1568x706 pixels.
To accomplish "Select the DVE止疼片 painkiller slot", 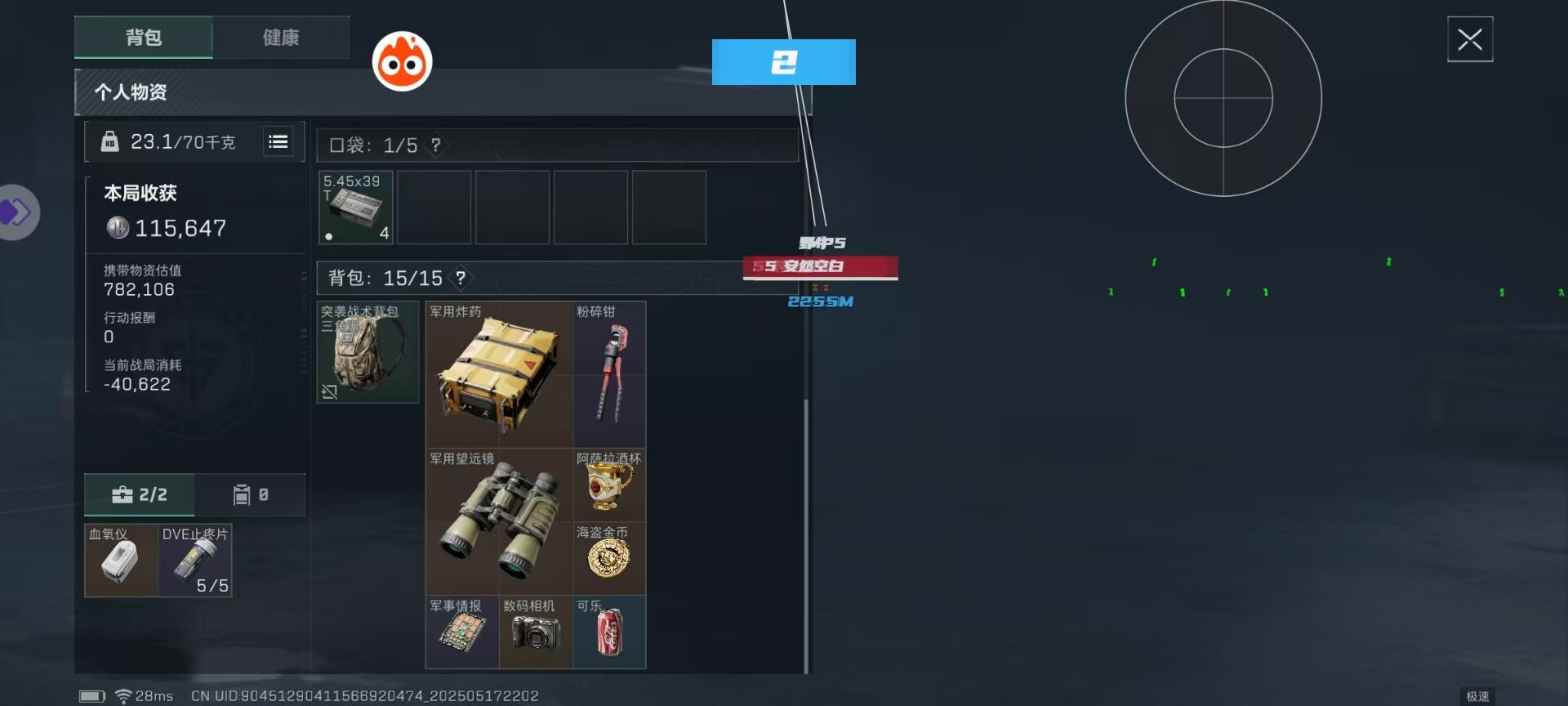I will [x=195, y=561].
